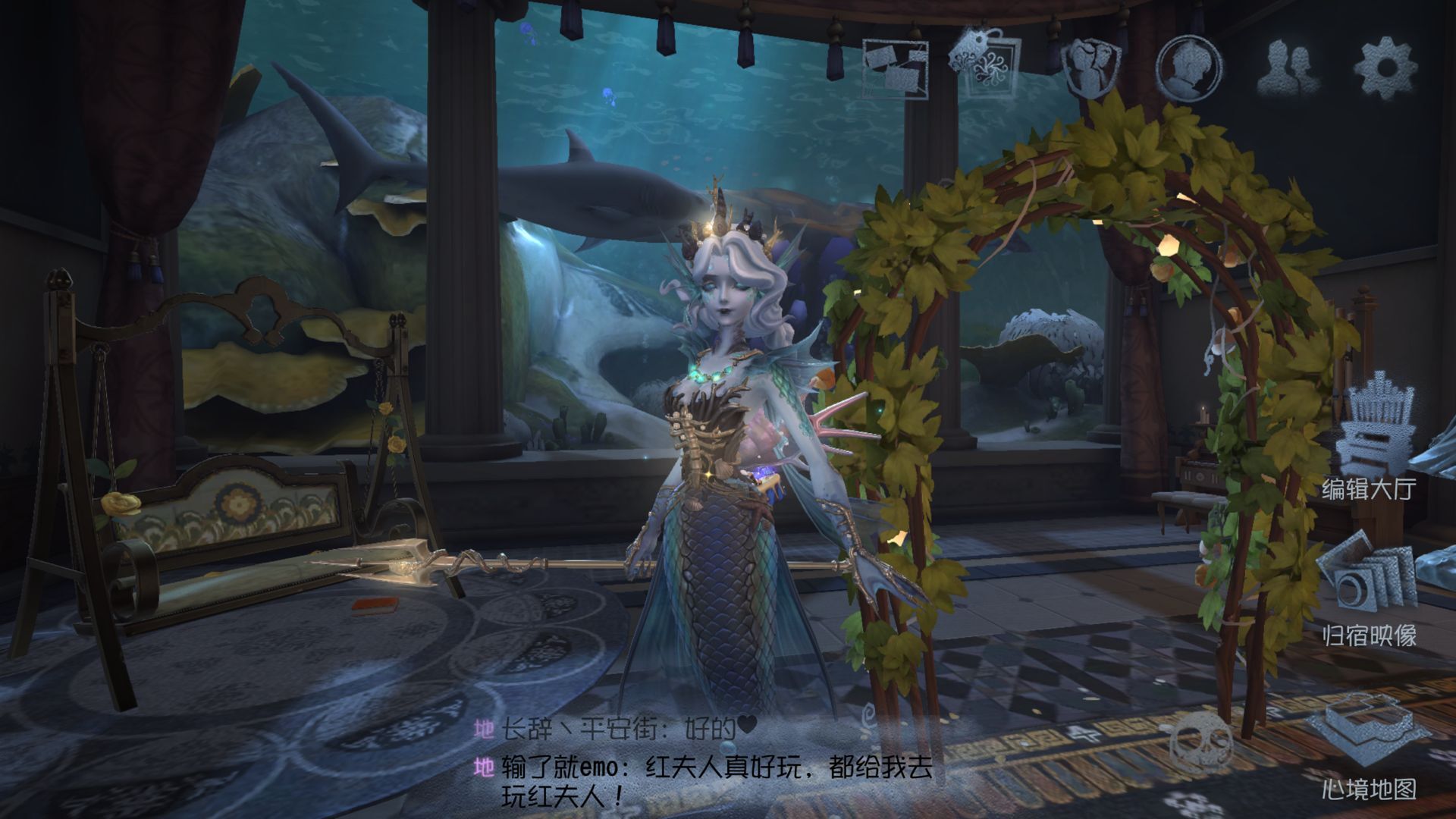Open 心境地图 (Mood Map)
1456x819 pixels.
point(1368,747)
